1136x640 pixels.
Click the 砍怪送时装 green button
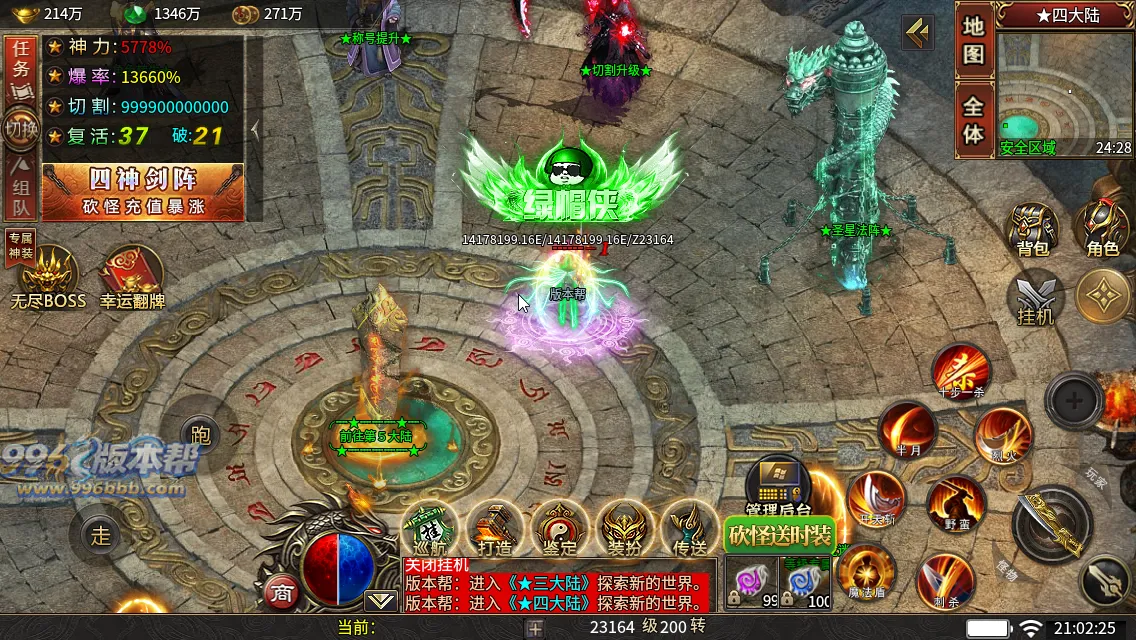coord(780,535)
